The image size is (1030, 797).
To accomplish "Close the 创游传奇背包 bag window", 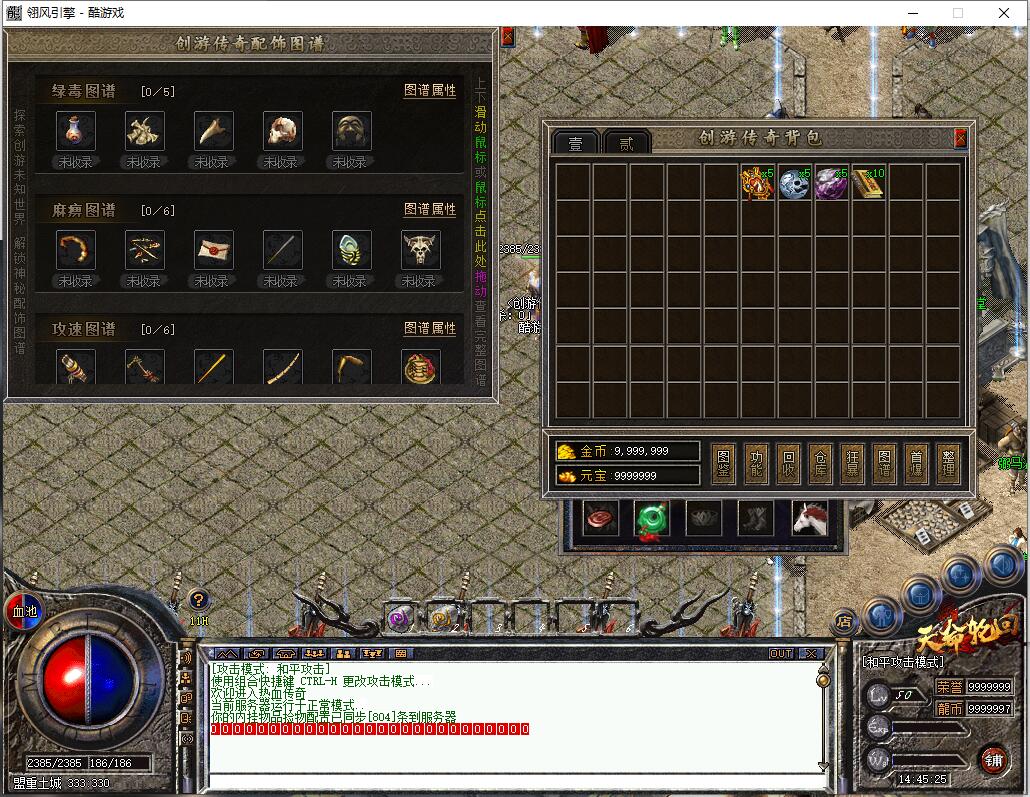I will coord(961,138).
